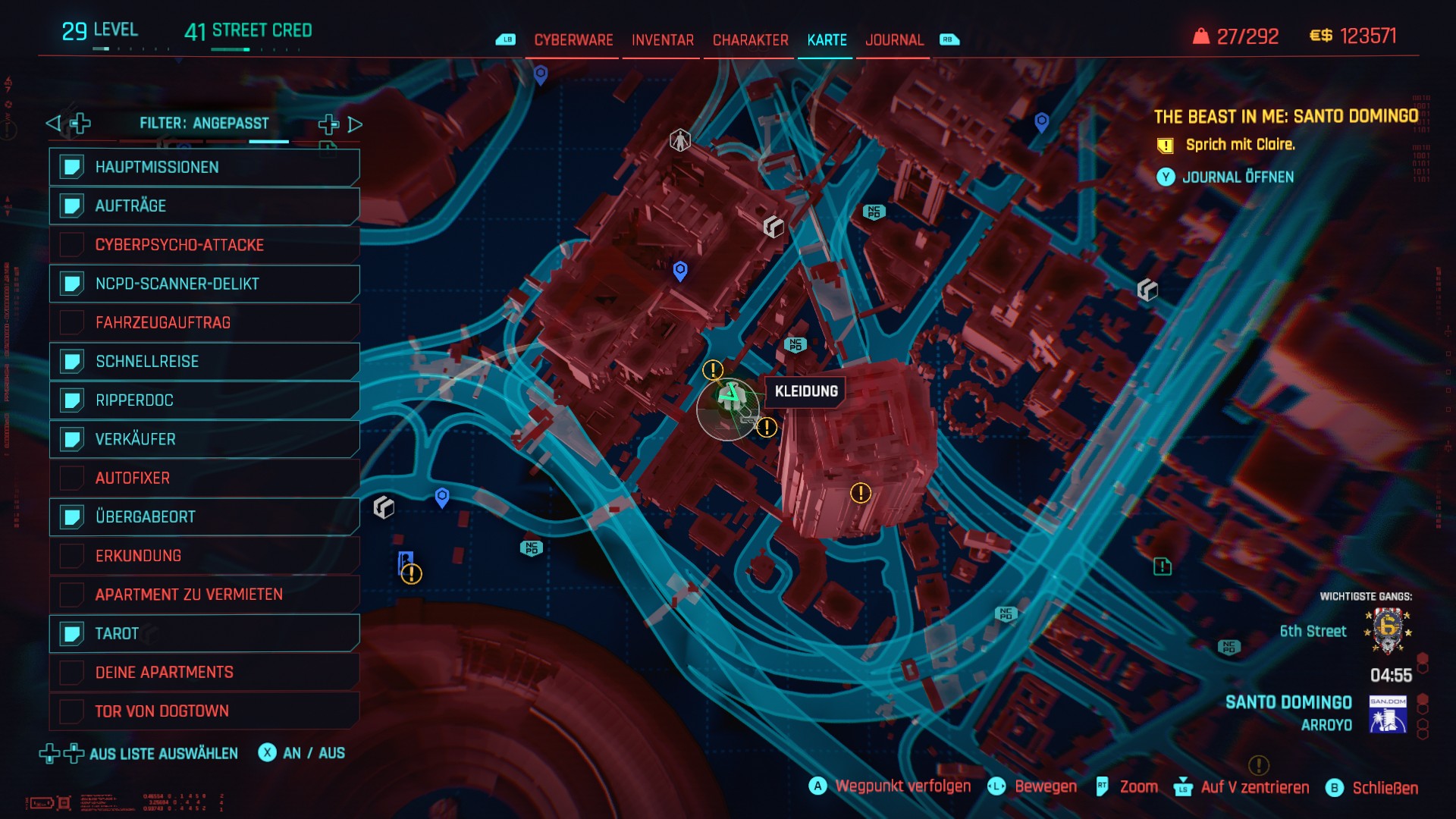Enable the Autofixer filter
The width and height of the screenshot is (1456, 819).
205,479
